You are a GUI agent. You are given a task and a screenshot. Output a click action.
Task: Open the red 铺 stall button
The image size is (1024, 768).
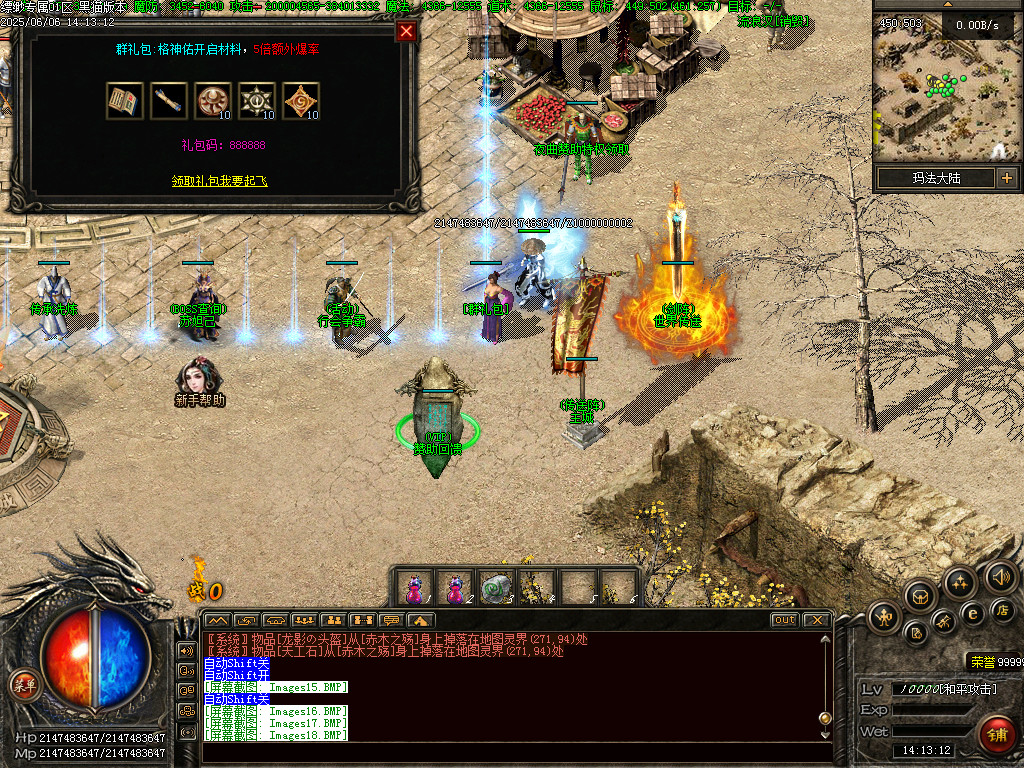997,735
